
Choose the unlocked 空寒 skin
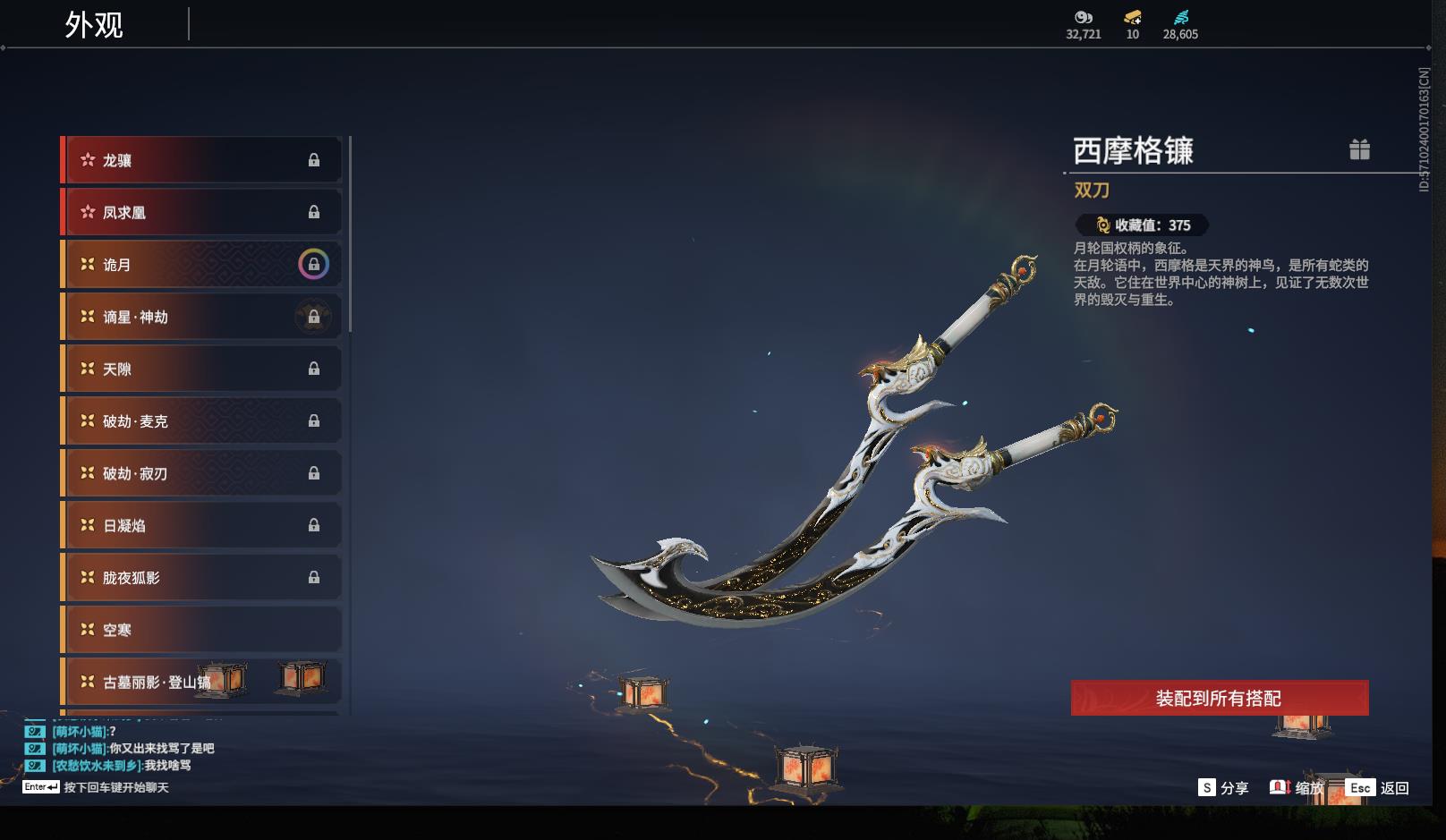(x=201, y=630)
